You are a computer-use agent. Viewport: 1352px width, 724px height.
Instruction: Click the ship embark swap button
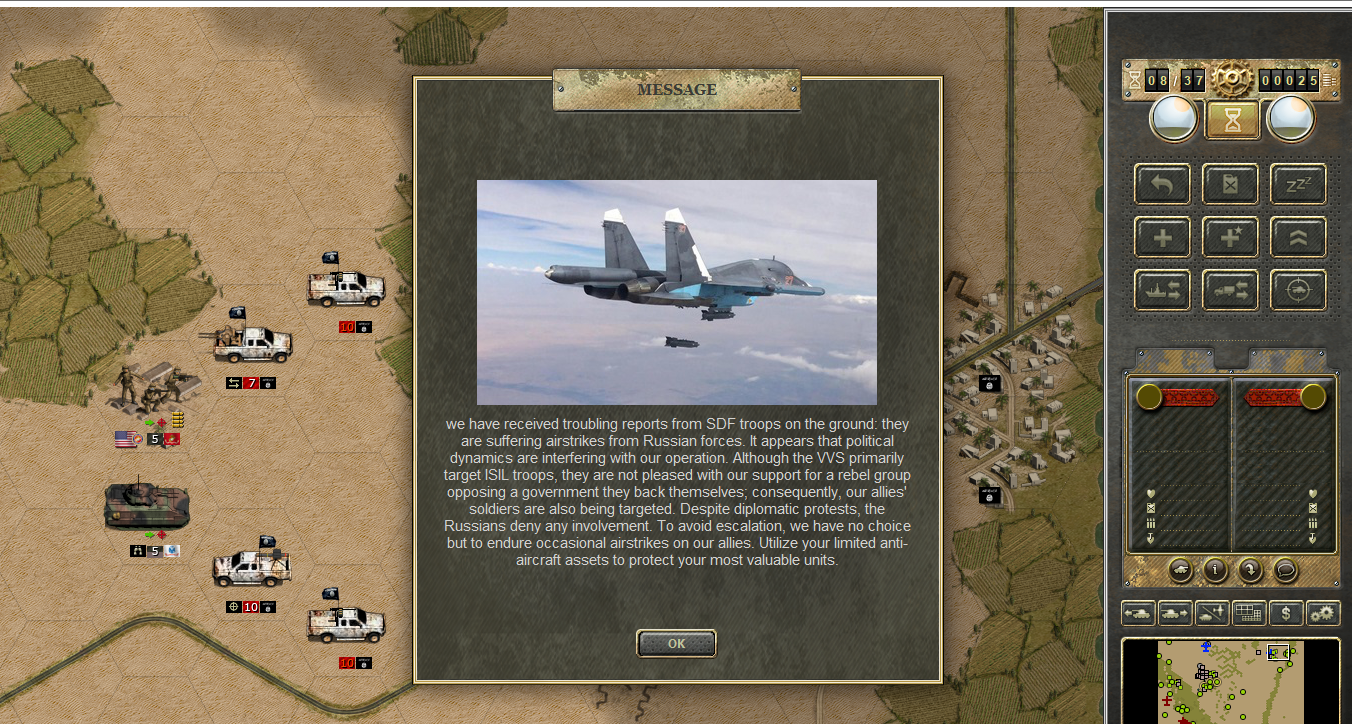(1162, 290)
